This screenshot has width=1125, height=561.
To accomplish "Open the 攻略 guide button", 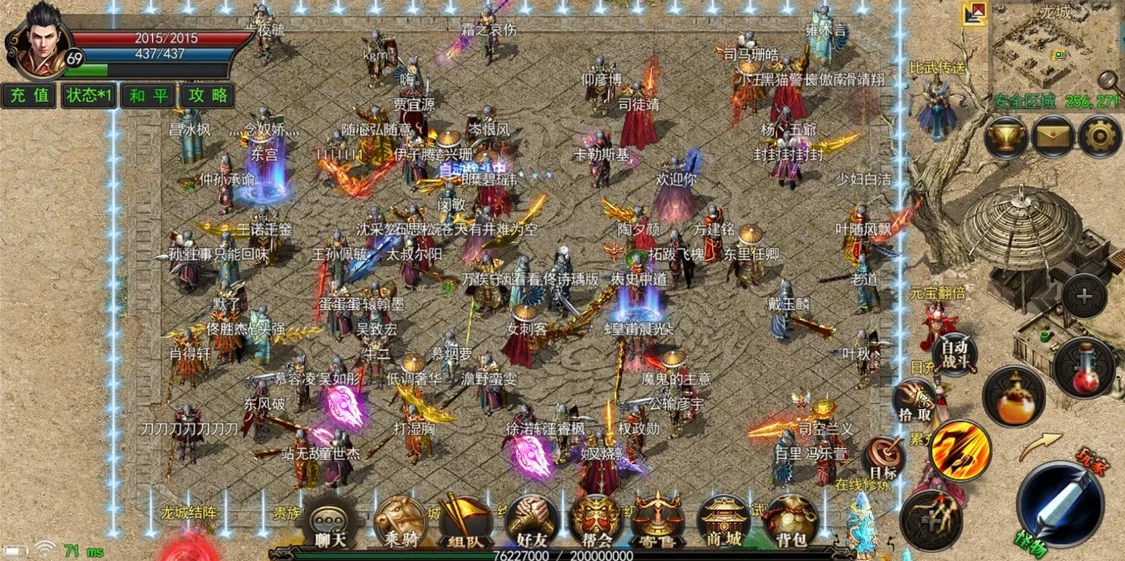I will click(208, 96).
